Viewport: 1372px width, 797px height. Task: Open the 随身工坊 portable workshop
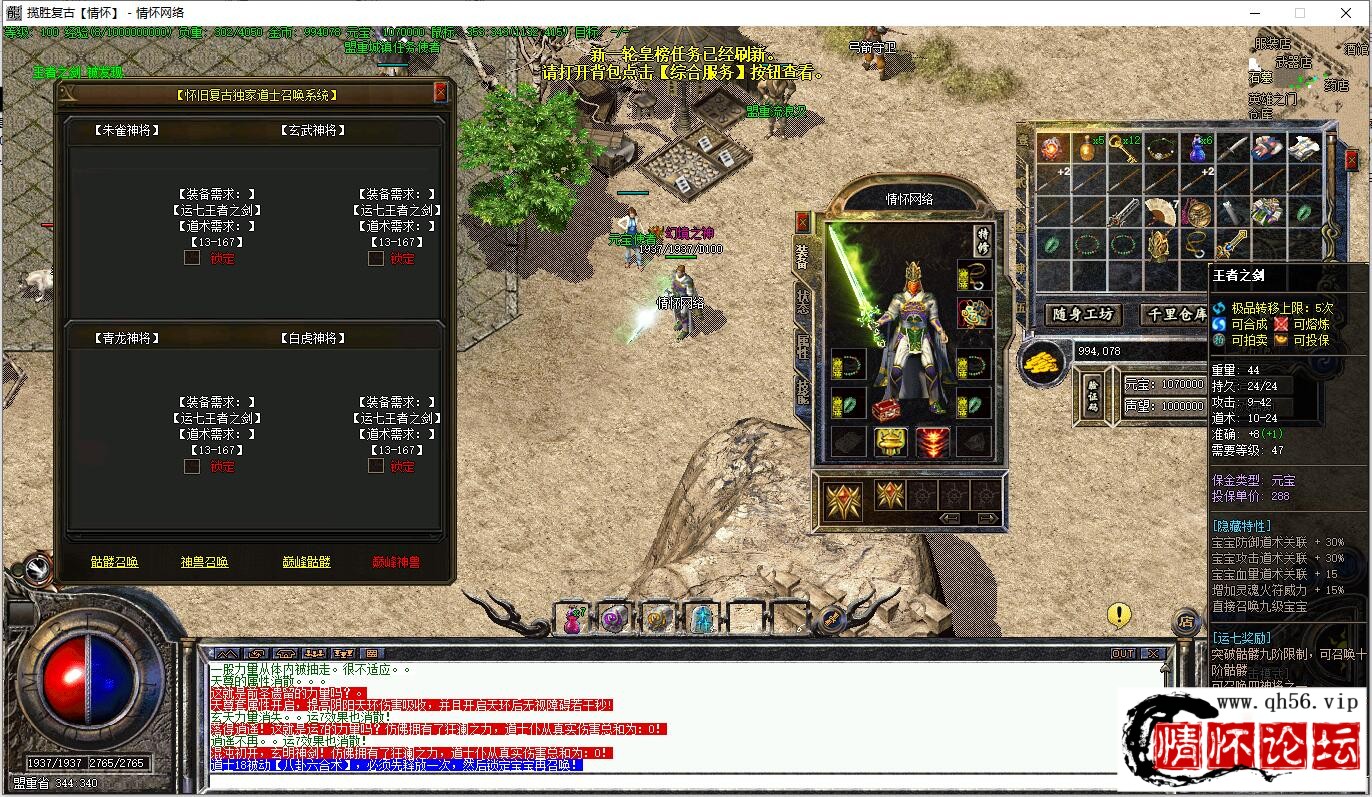point(1083,314)
